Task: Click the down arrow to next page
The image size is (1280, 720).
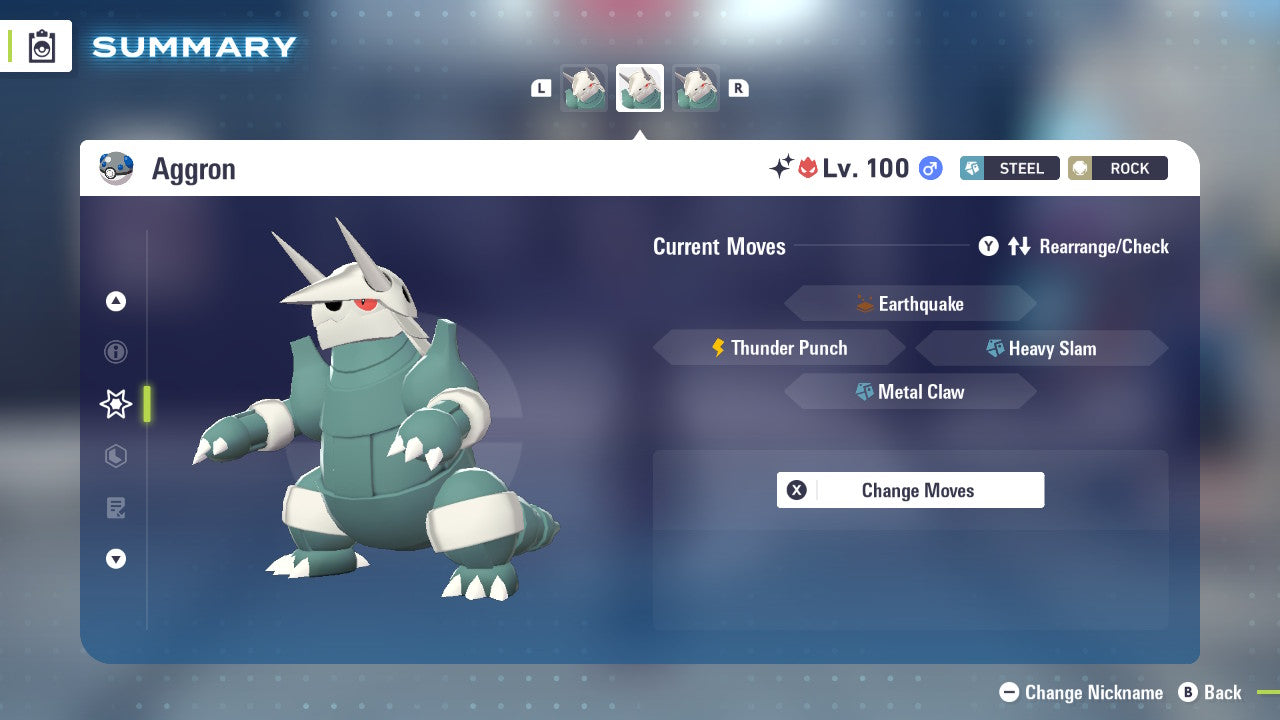Action: click(x=116, y=559)
